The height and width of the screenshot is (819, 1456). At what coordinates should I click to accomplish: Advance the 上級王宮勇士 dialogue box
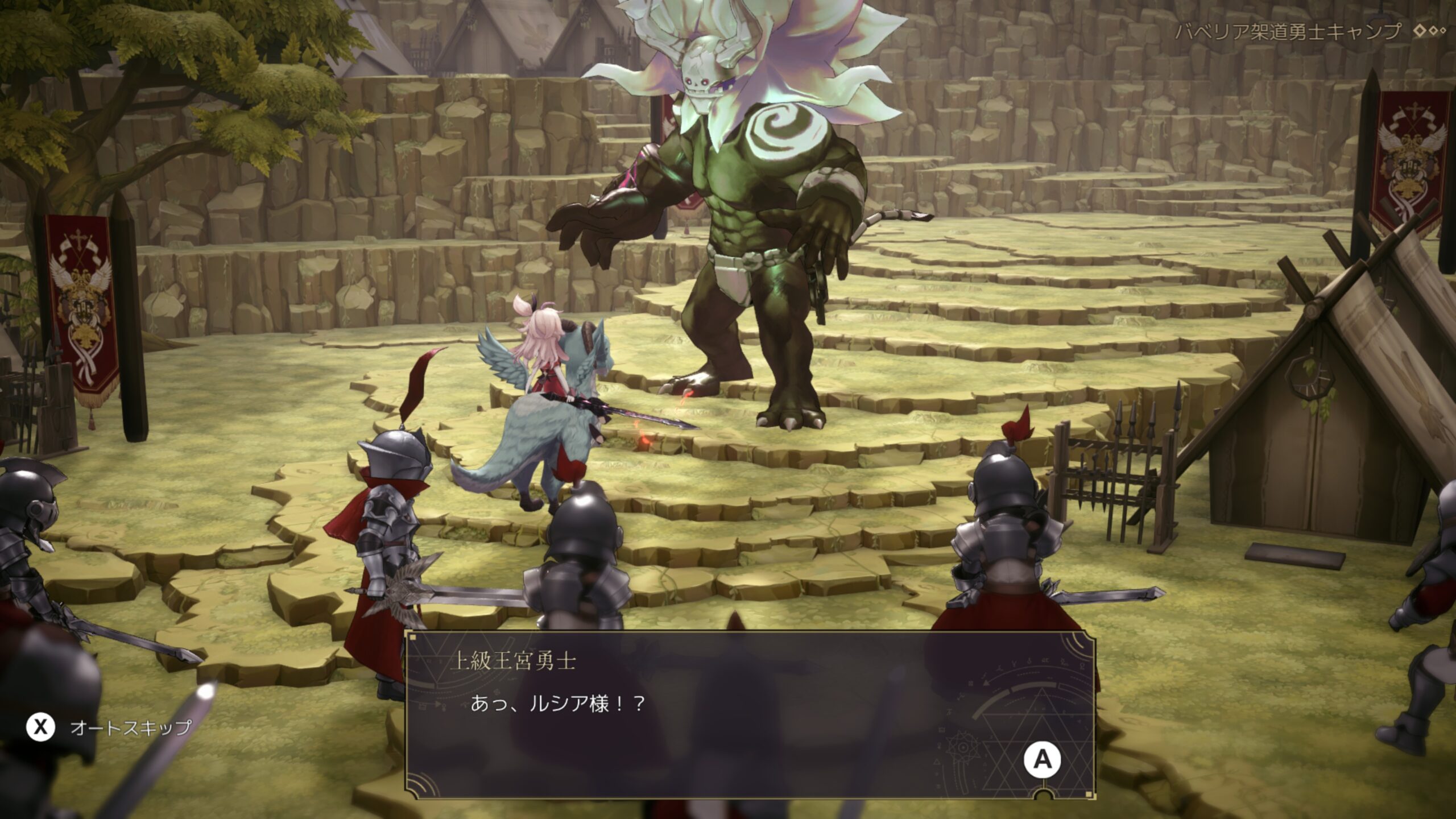click(x=1042, y=759)
